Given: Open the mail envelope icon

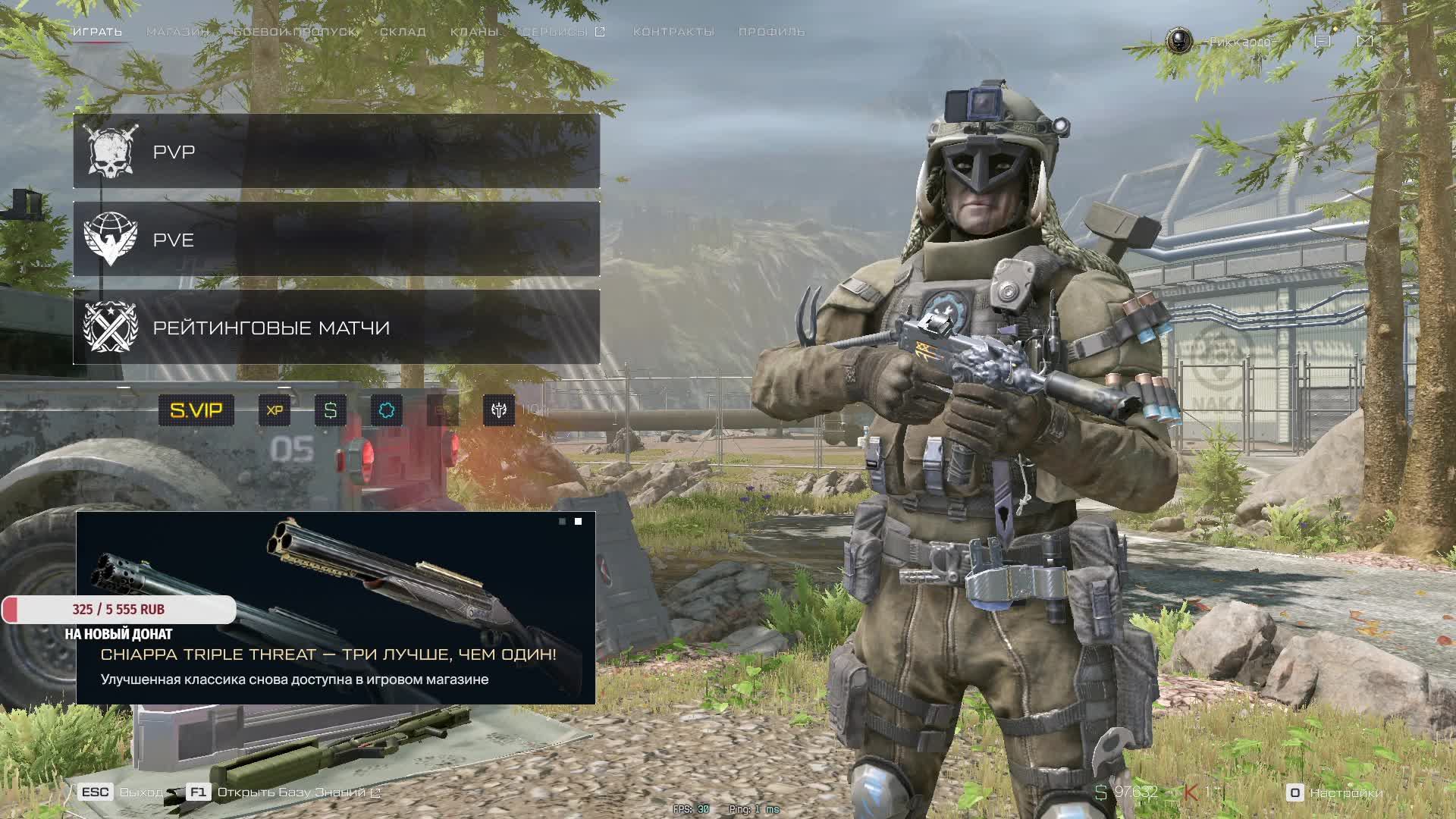Looking at the screenshot, I should [1364, 41].
